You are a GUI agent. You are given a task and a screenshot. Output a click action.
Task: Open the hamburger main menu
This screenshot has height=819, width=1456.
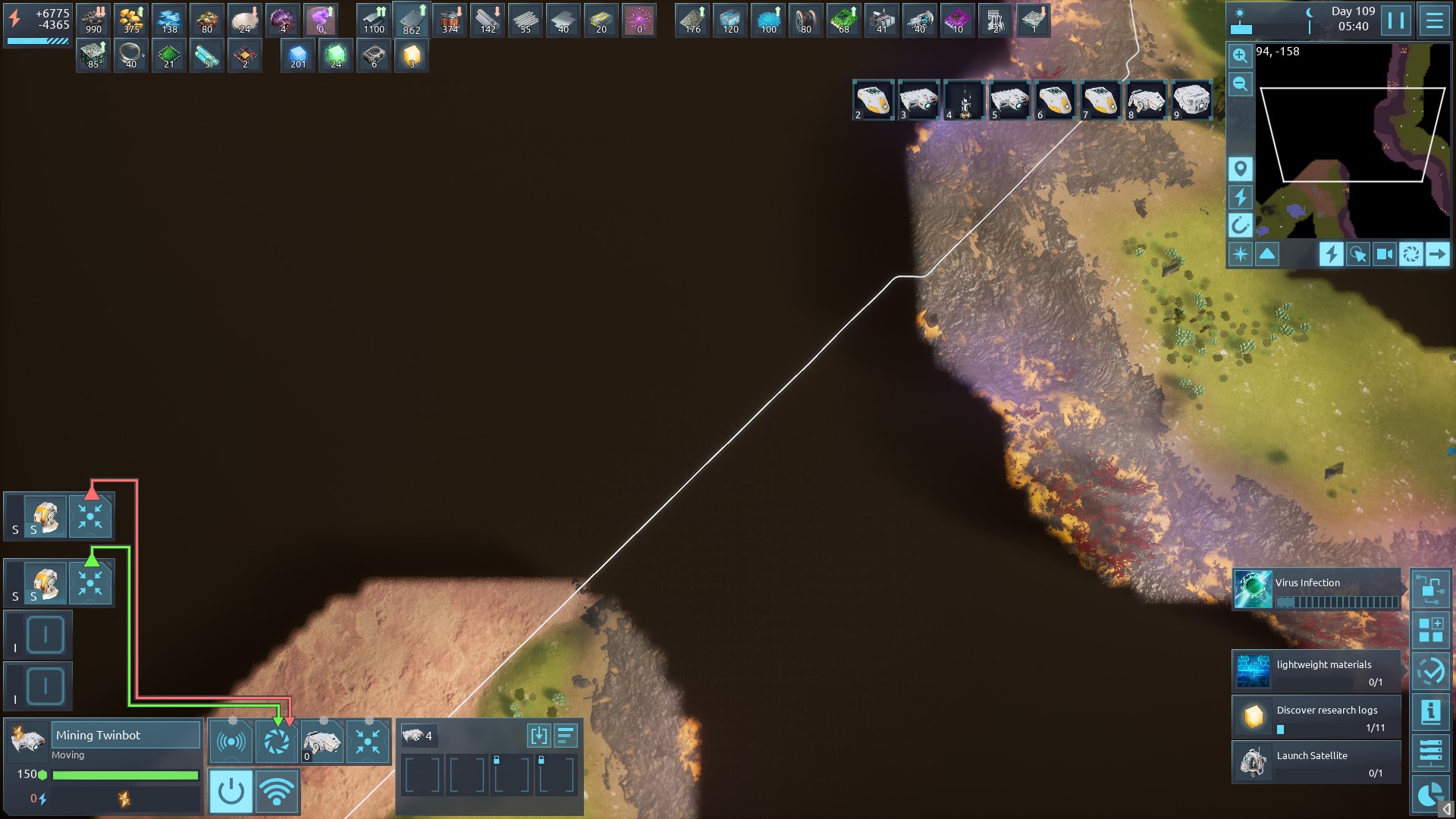click(x=1434, y=20)
